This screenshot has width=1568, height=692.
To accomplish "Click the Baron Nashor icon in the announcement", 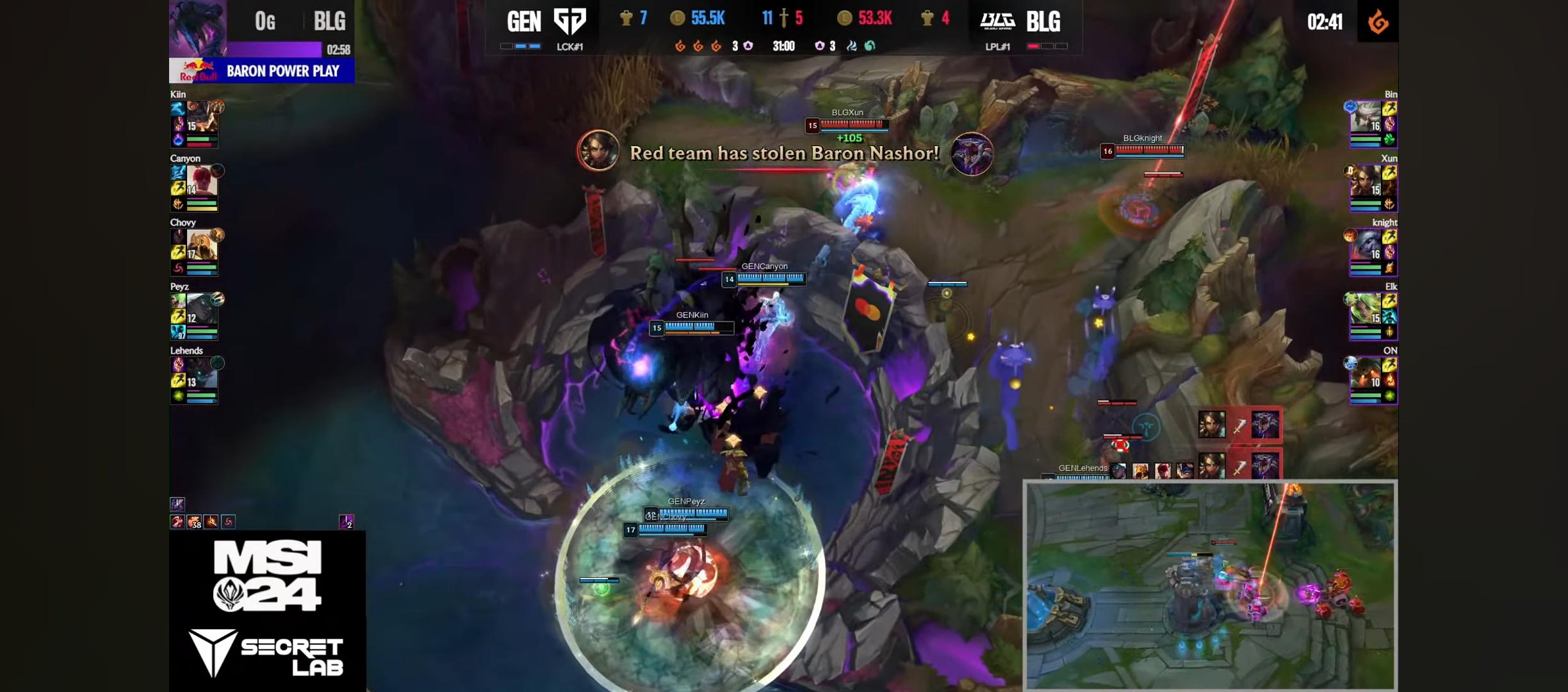I will (972, 154).
